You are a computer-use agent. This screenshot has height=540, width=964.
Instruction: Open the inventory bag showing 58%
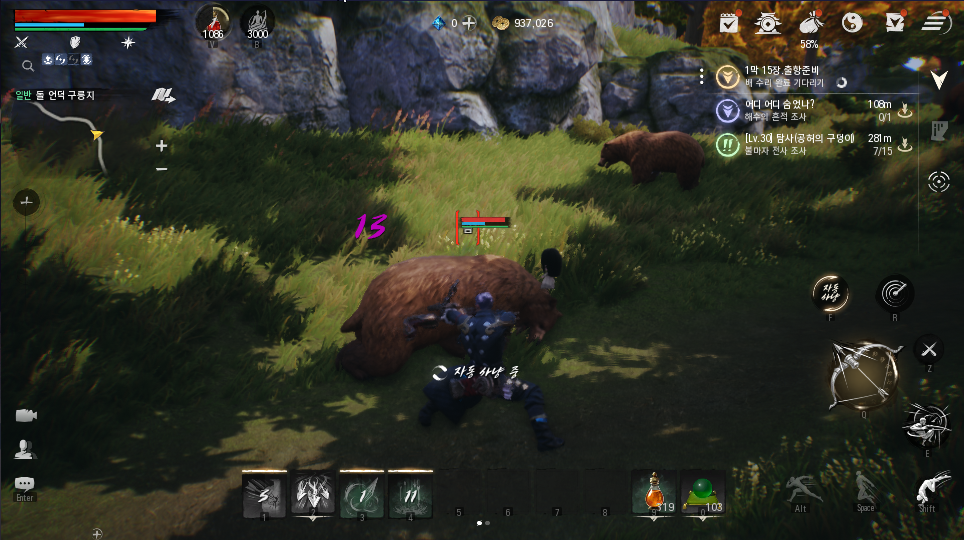pyautogui.click(x=810, y=22)
